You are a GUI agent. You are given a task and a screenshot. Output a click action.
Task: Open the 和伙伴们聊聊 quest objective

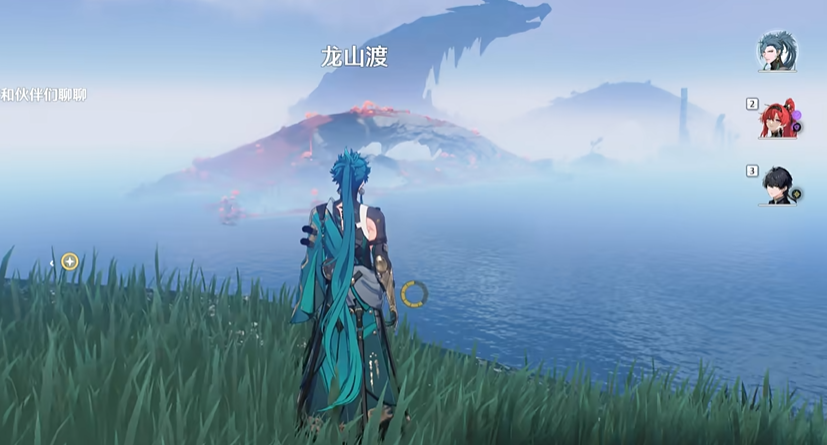tap(43, 95)
